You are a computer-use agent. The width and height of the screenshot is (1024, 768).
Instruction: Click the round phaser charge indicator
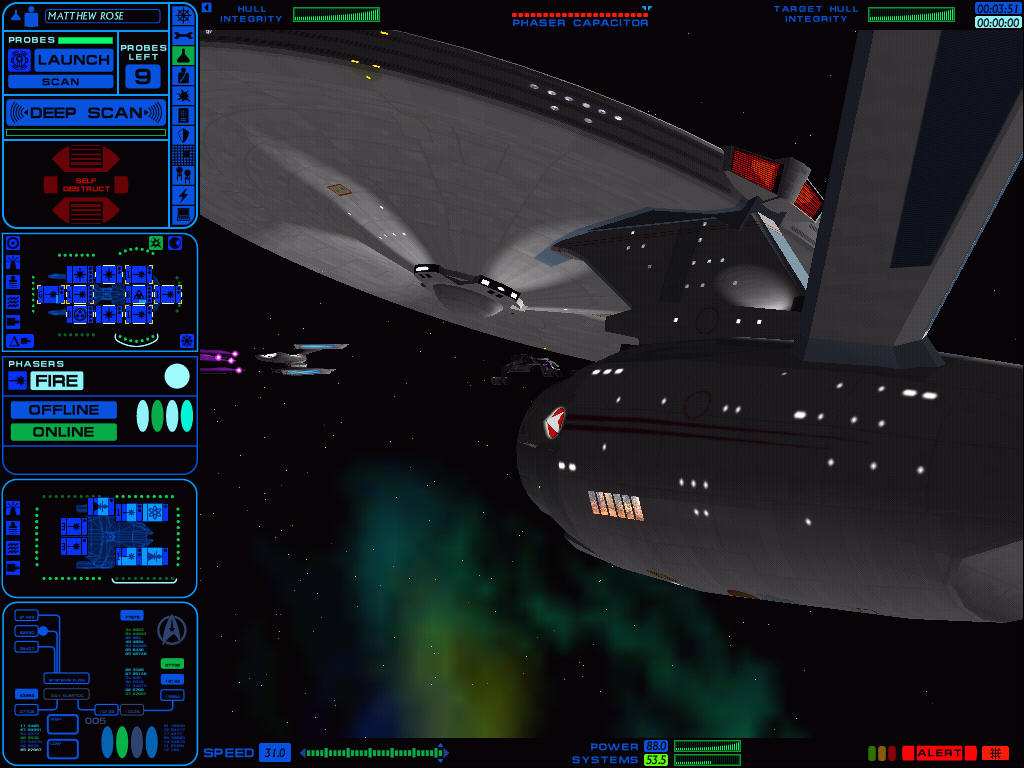click(177, 376)
